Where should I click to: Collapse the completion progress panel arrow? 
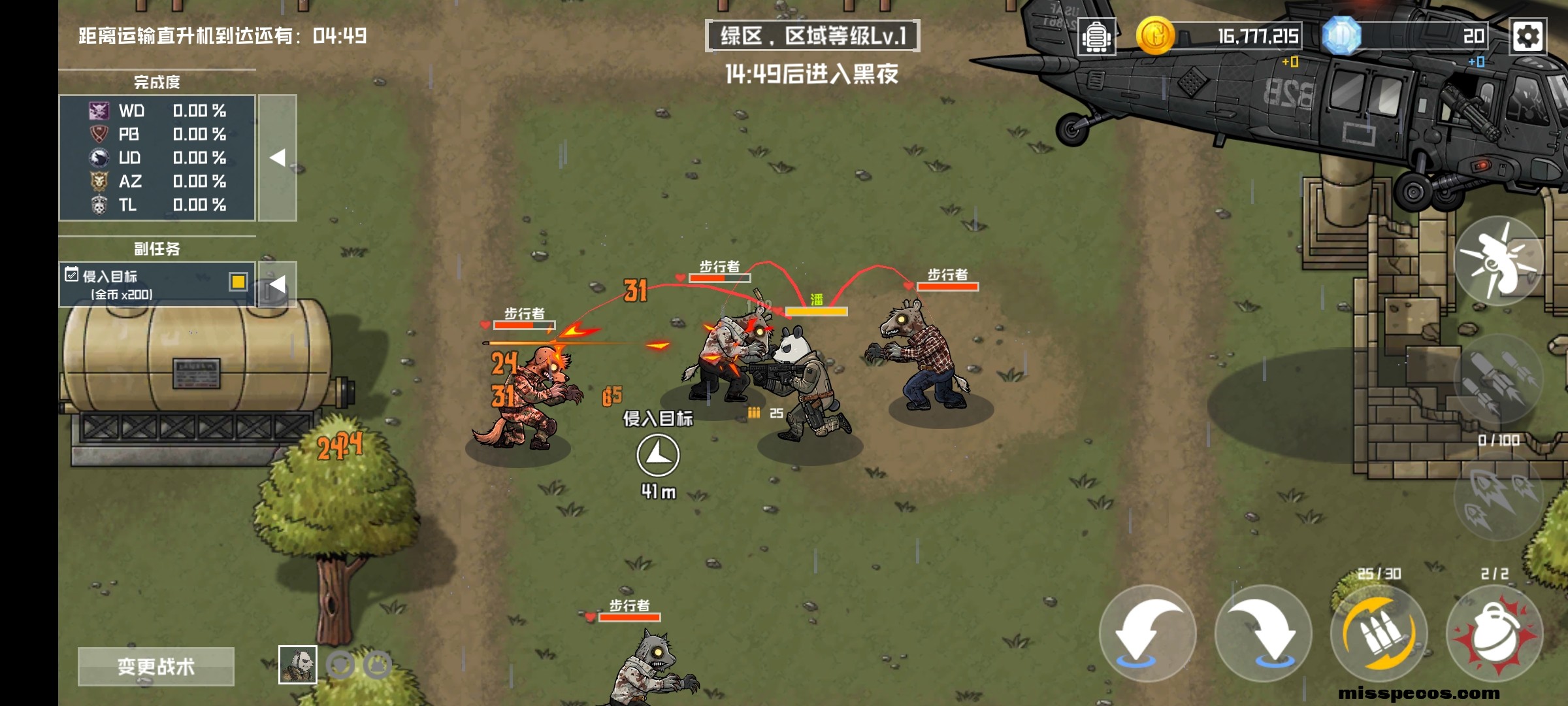click(278, 158)
